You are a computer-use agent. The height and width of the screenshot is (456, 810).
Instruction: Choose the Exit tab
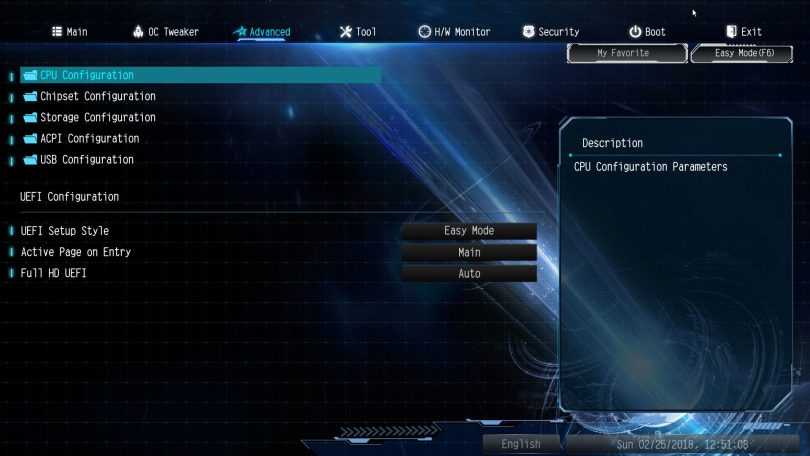pos(743,32)
